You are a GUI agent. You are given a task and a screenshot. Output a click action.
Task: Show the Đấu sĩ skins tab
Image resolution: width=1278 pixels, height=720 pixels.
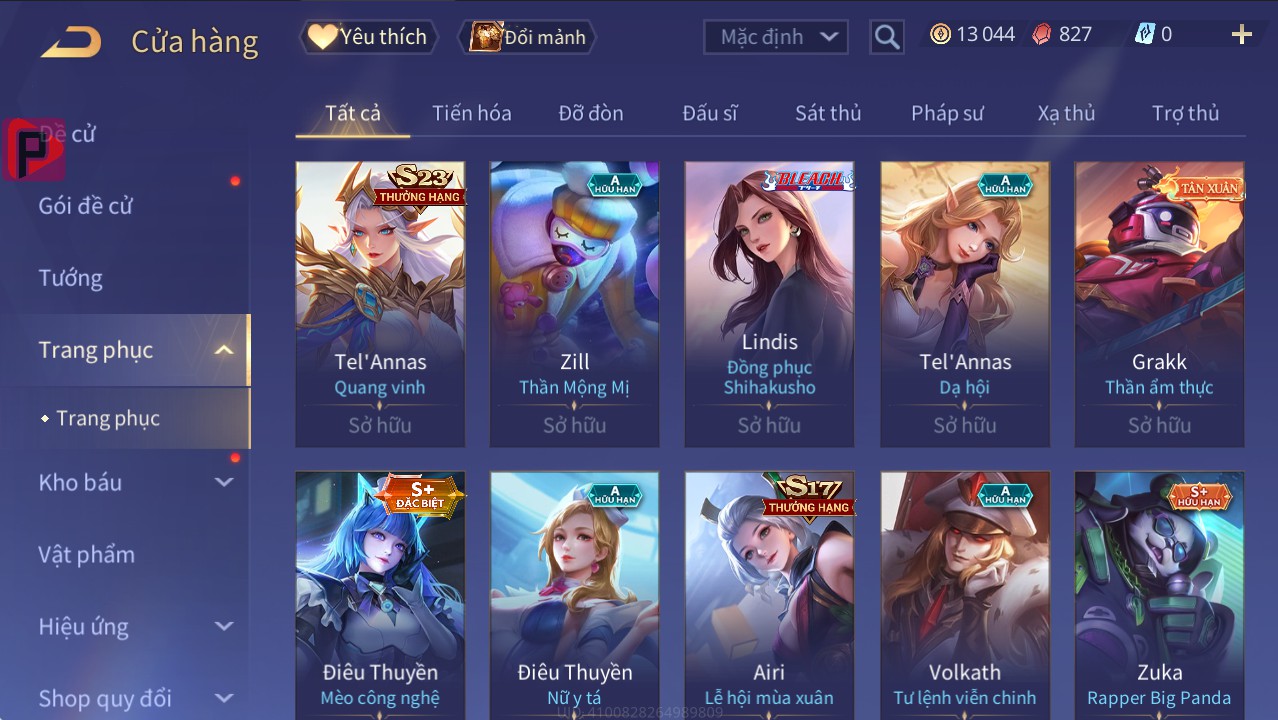tap(709, 113)
